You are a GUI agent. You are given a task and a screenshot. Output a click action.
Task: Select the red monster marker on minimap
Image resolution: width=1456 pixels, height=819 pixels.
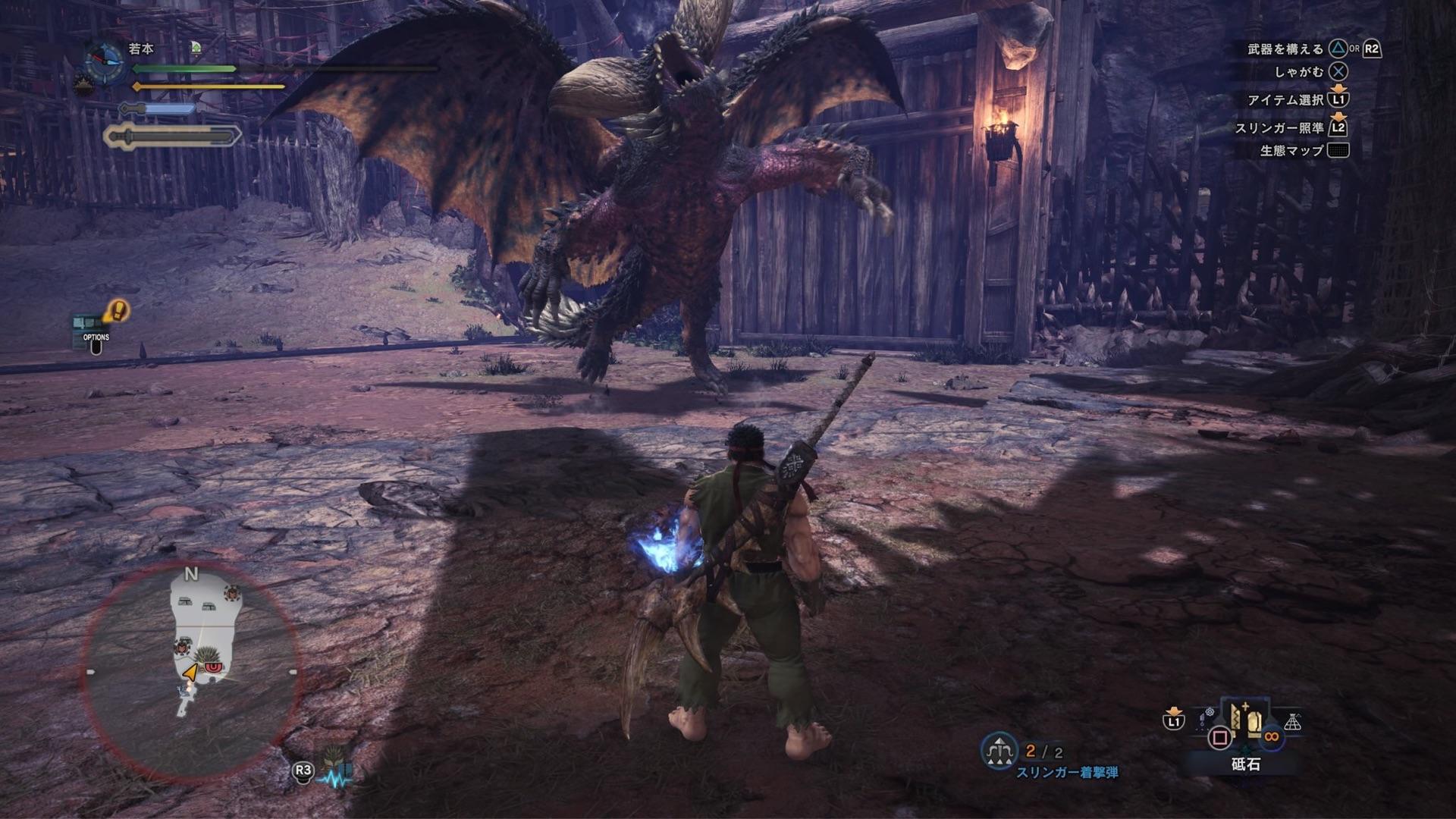214,667
